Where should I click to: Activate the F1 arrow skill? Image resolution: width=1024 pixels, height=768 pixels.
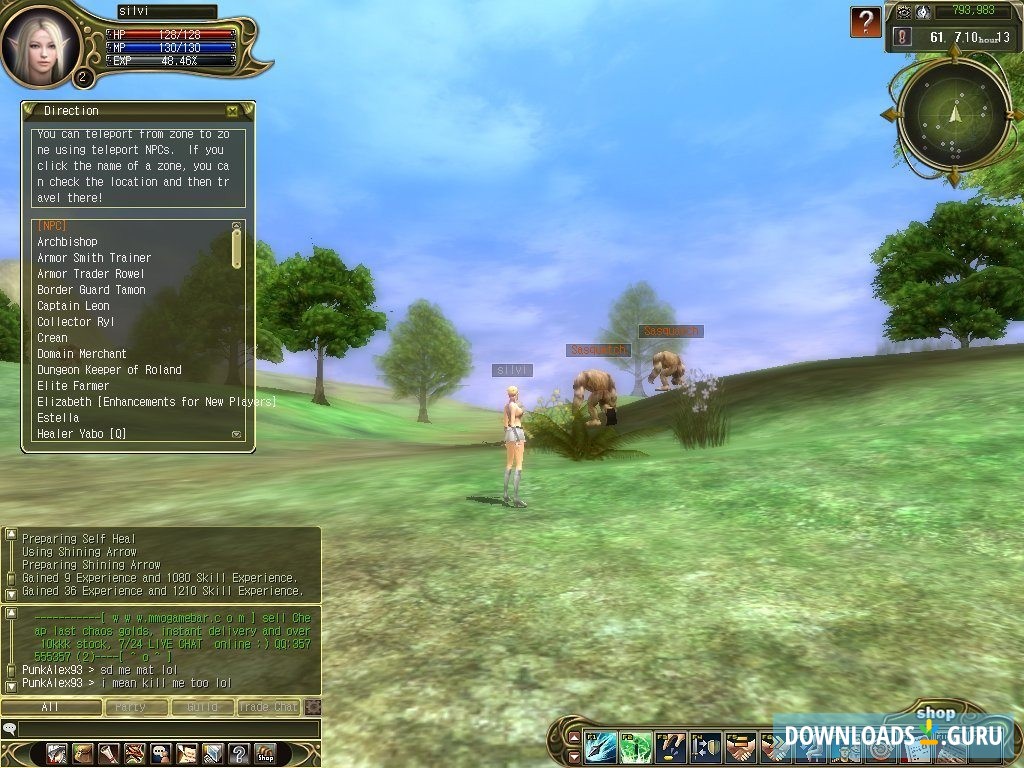pos(601,747)
